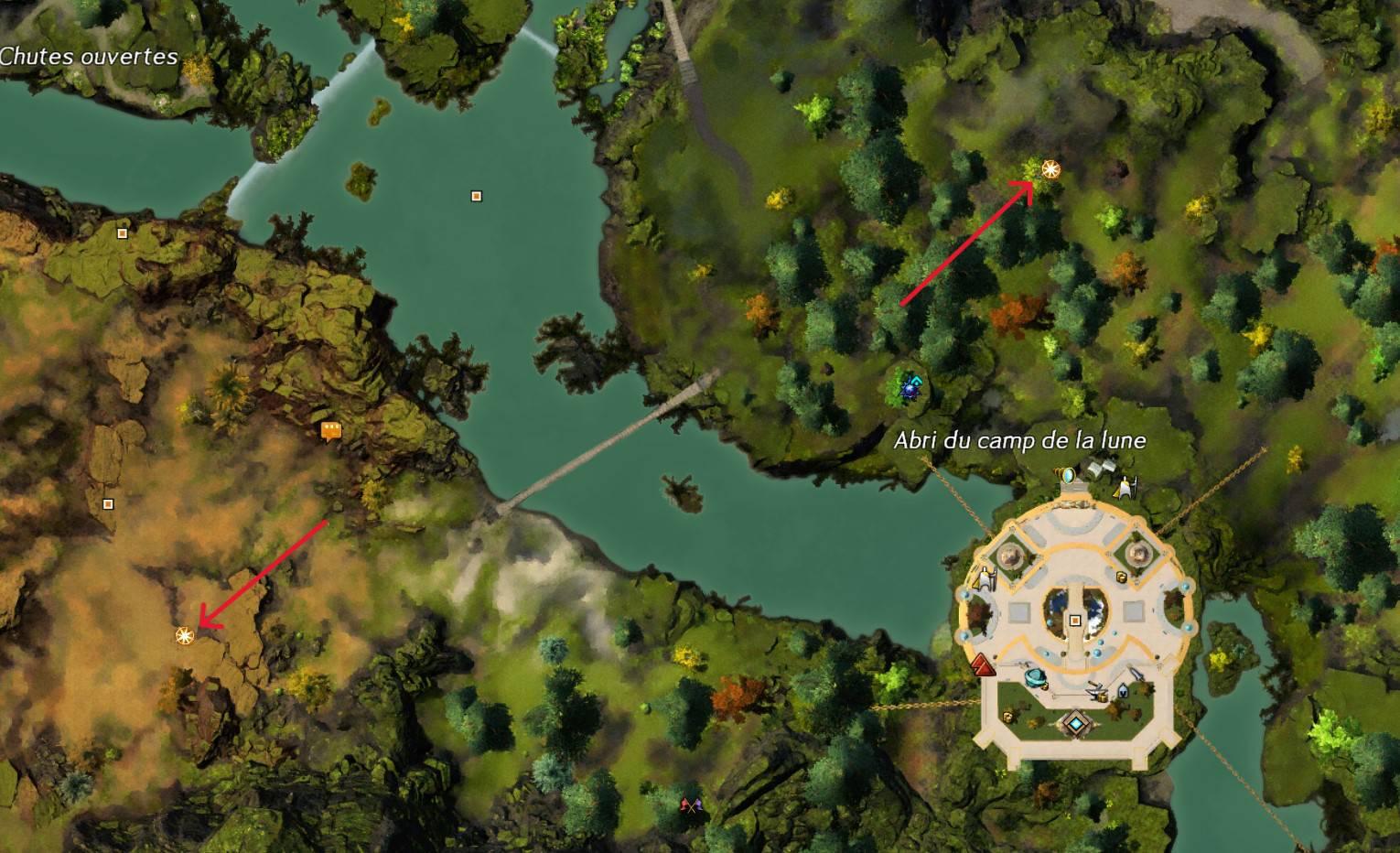This screenshot has height=853, width=1400.
Task: Click the sun-wheel marker in the sandy canyon
Action: point(185,634)
